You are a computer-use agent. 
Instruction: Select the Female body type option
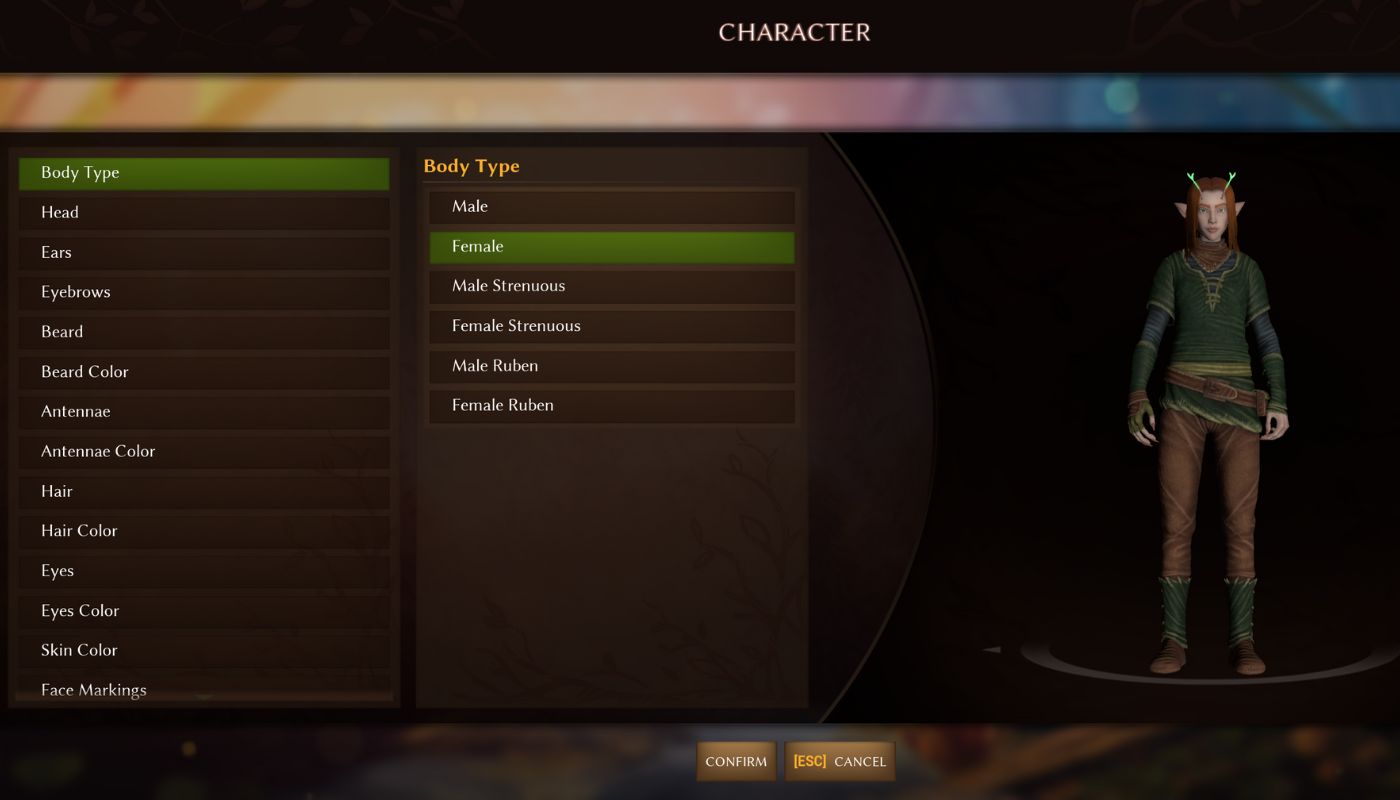(x=612, y=247)
